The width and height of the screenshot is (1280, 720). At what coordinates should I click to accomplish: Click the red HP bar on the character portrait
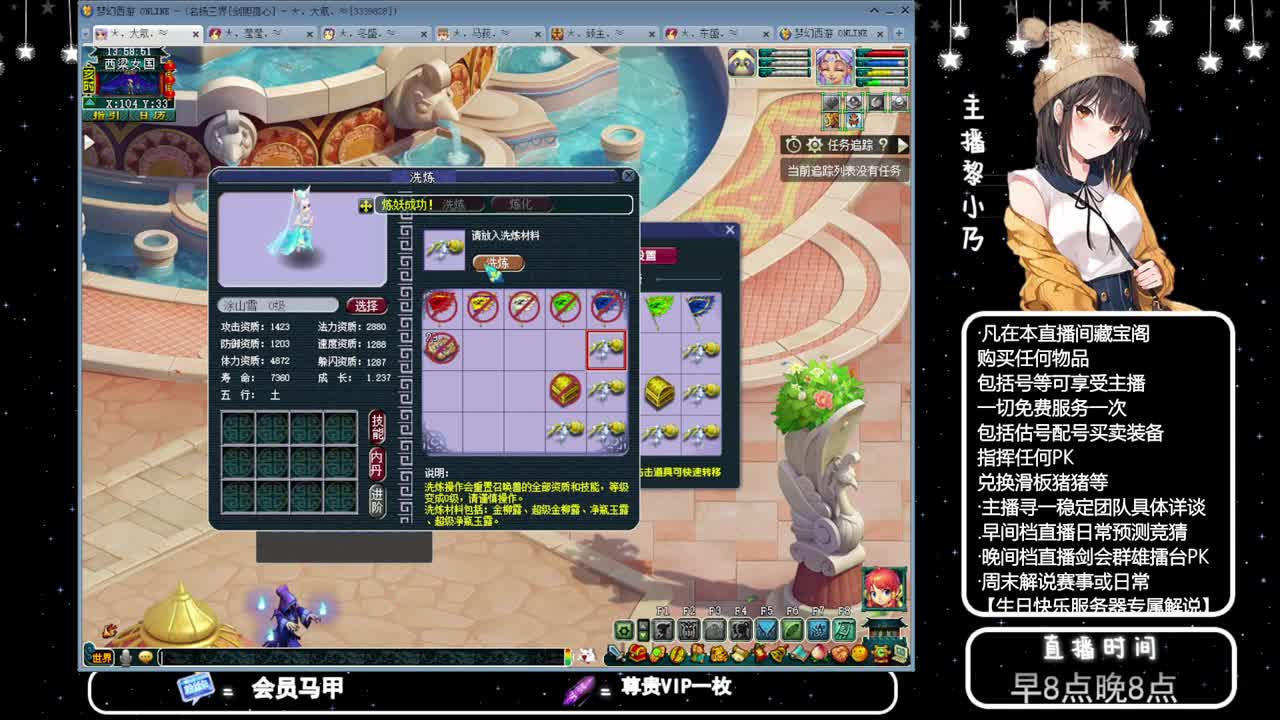(x=887, y=52)
